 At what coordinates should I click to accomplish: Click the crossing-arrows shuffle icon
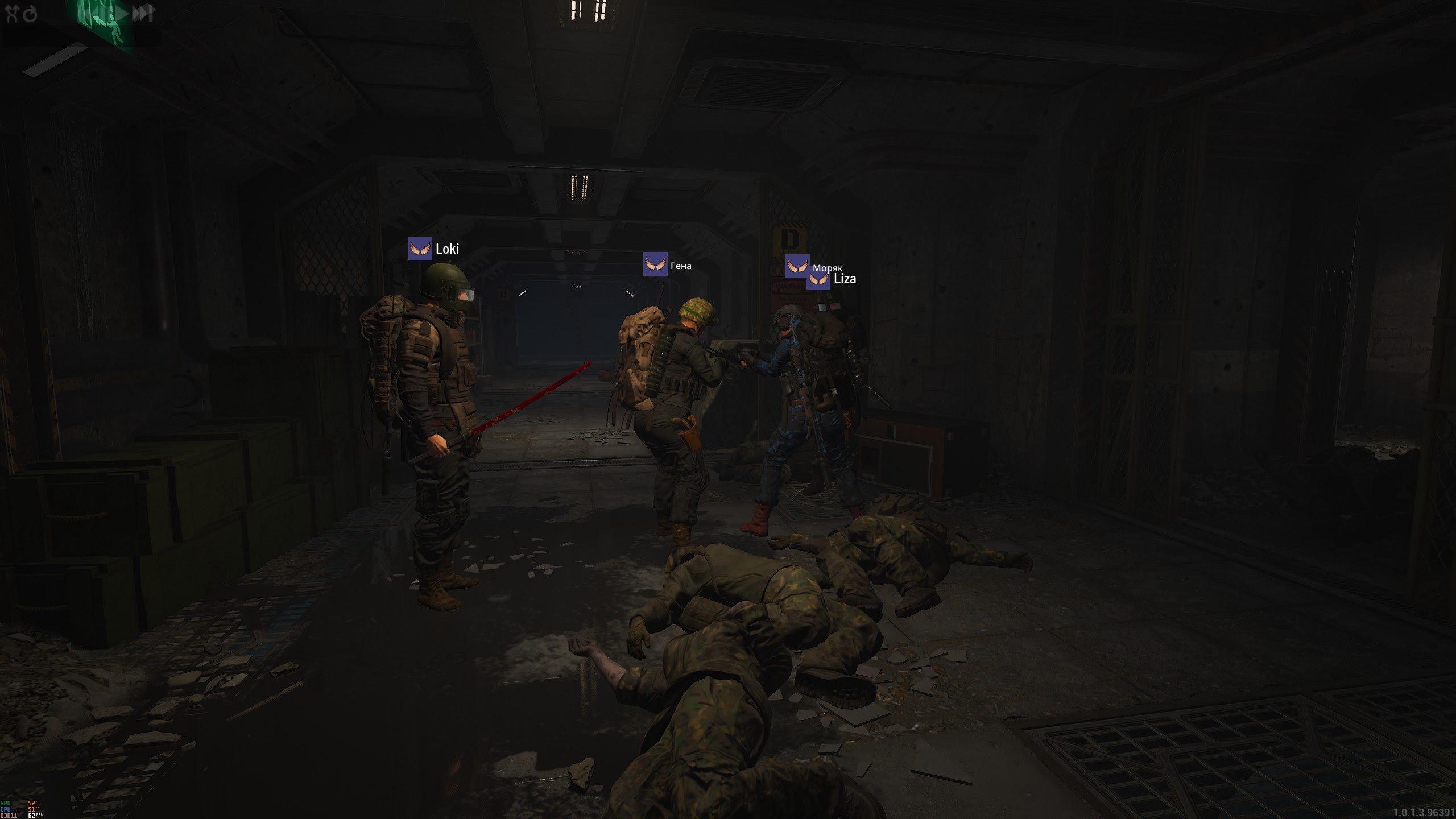(12, 14)
